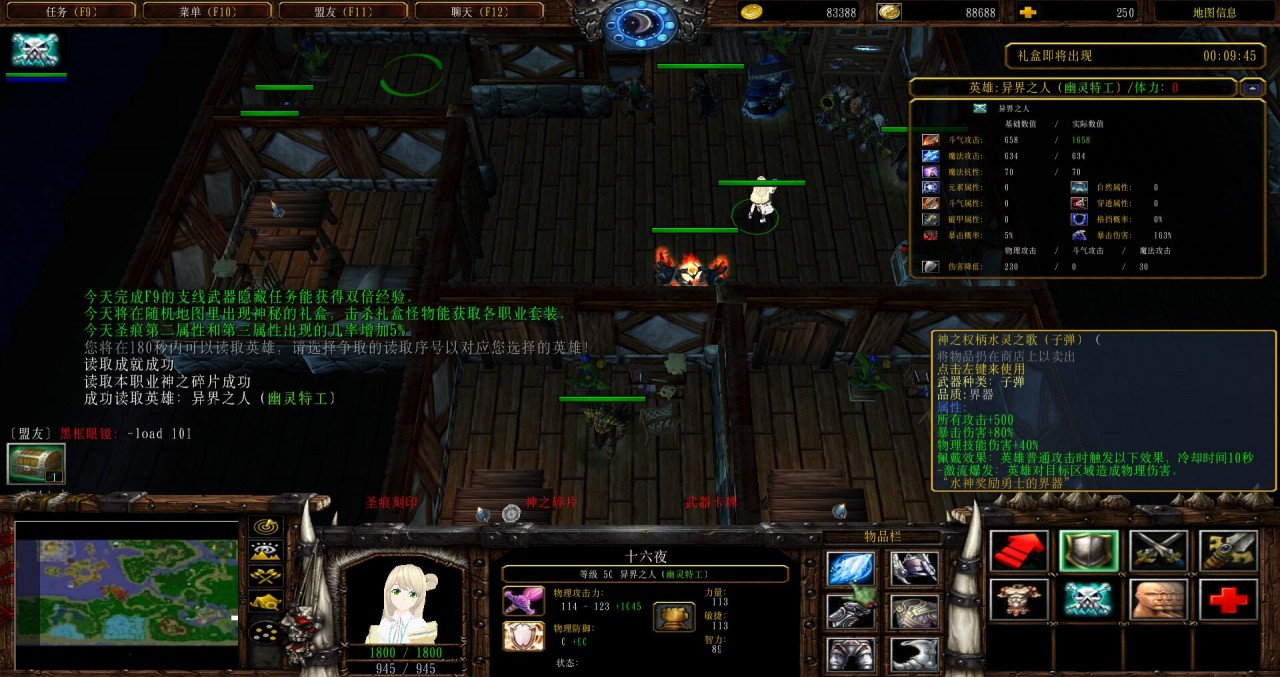Viewport: 1280px width, 677px height.
Task: Open the 盟友 (F11) allies panel
Action: tap(343, 12)
